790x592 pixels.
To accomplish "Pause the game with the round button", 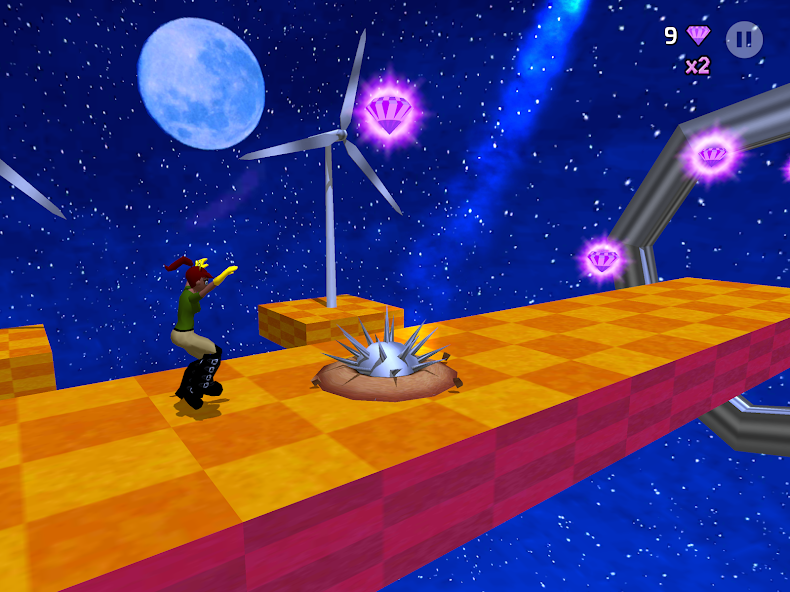I will pyautogui.click(x=744, y=40).
